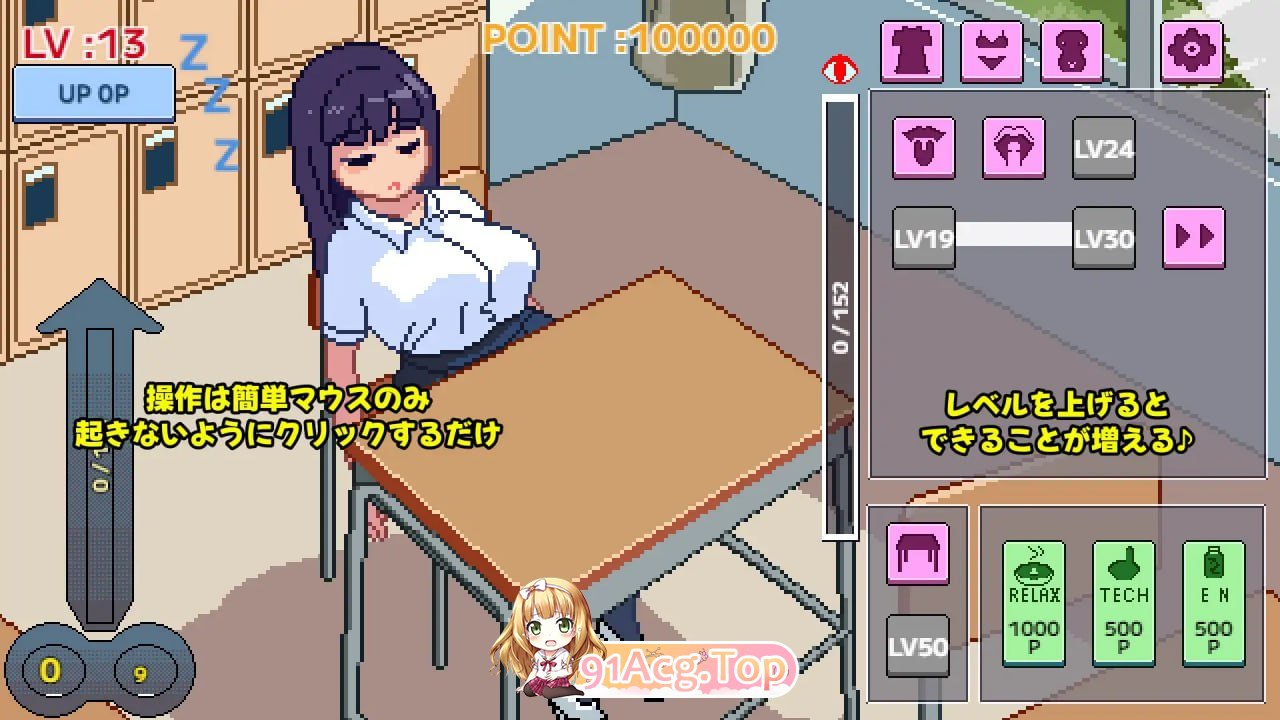Select the lips action icon

[1013, 148]
